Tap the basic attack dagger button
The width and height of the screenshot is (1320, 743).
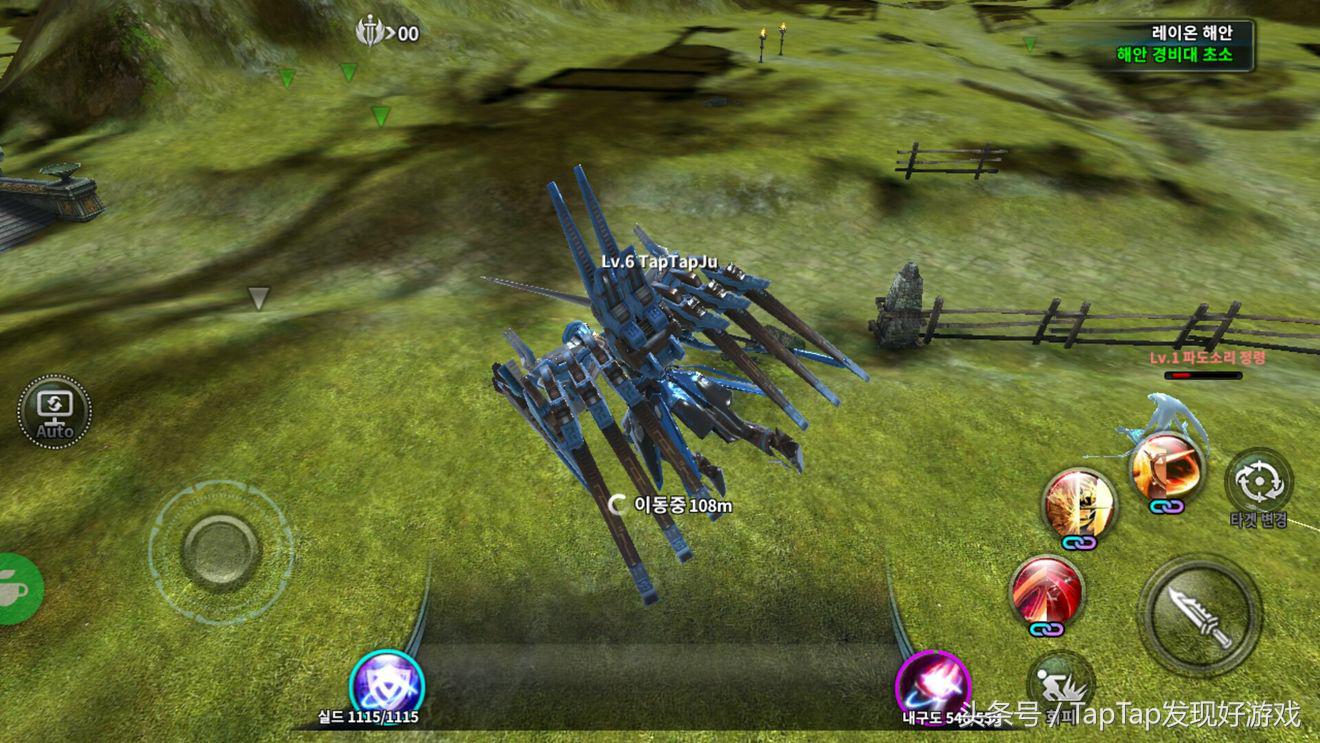coord(1199,614)
